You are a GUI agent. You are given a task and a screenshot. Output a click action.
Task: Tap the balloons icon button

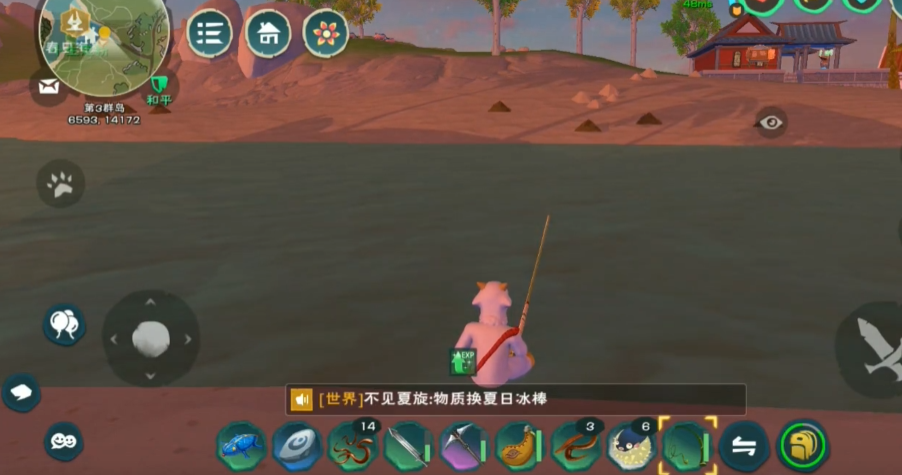pyautogui.click(x=63, y=325)
